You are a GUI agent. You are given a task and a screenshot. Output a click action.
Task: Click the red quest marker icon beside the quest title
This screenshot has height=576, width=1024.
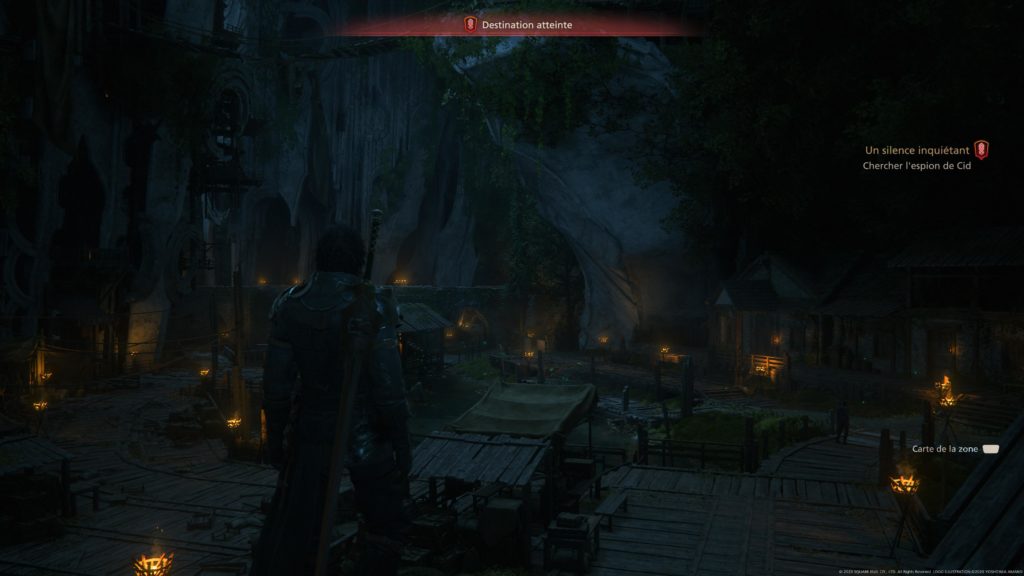981,150
